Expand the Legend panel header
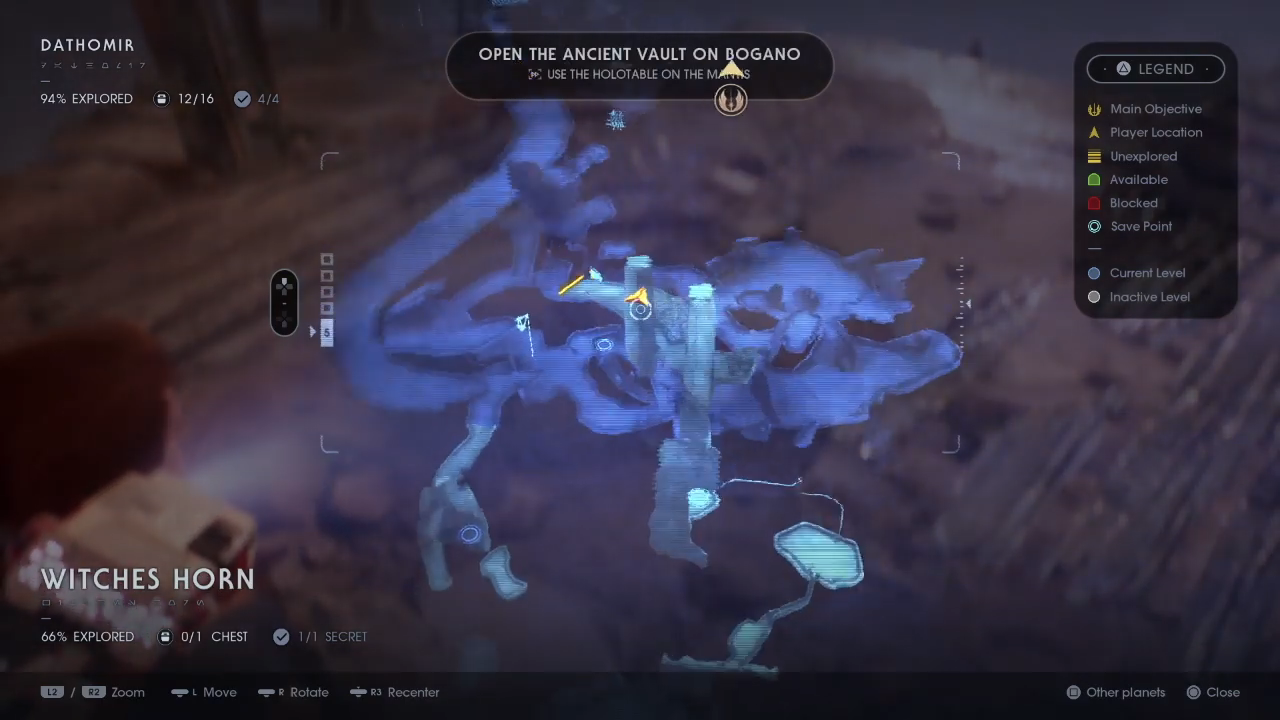The image size is (1280, 720). 1156,68
